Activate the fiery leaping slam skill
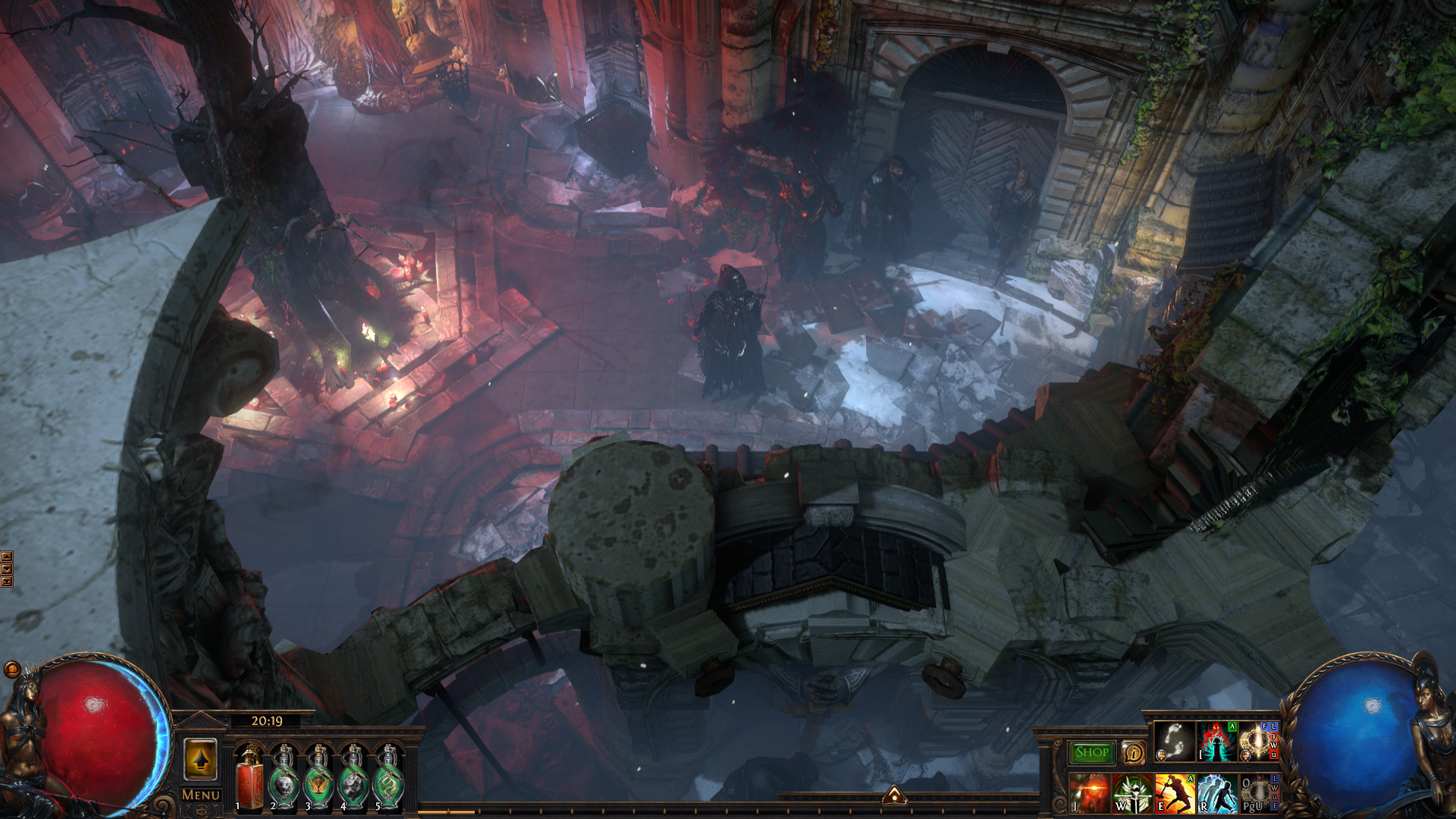The height and width of the screenshot is (819, 1456). 1174,793
